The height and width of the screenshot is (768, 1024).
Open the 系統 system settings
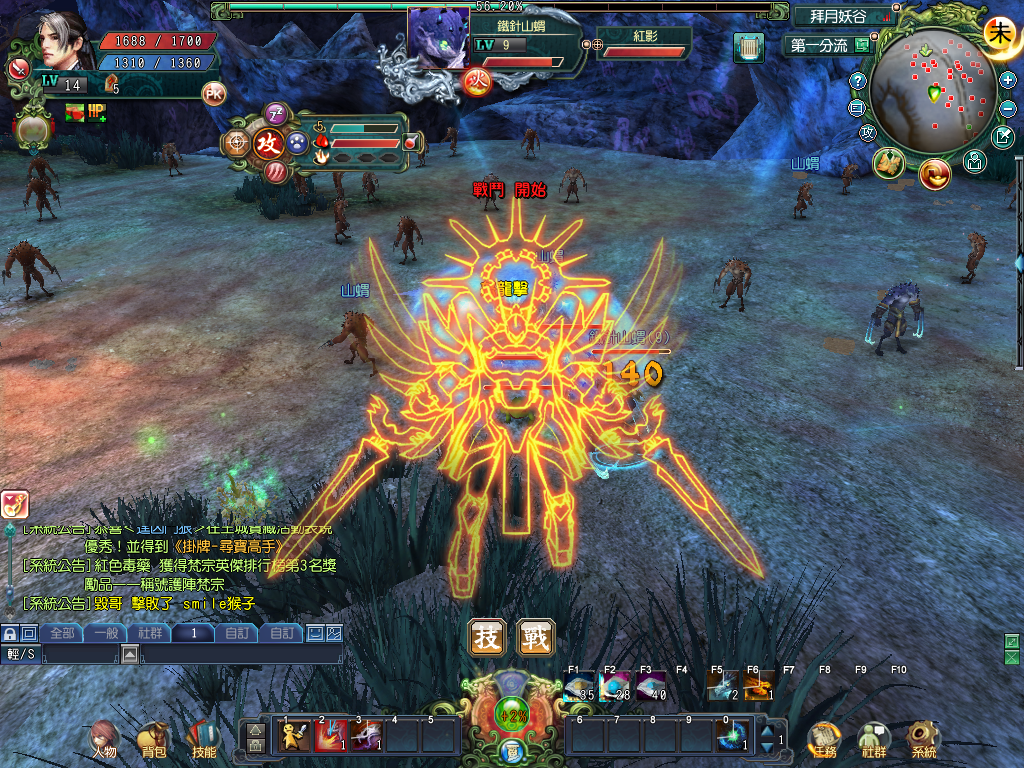[923, 740]
